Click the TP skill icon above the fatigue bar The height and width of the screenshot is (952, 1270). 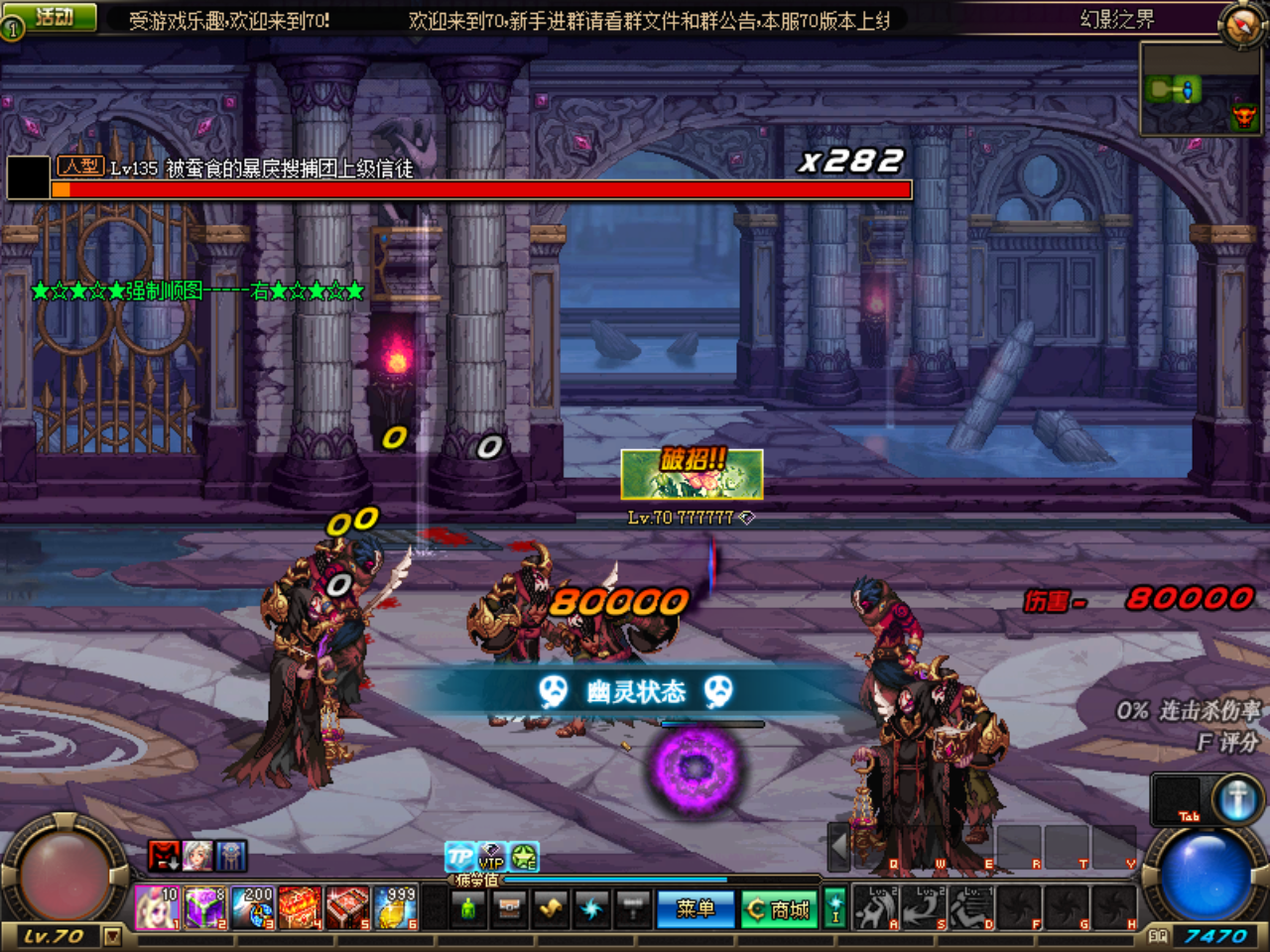[x=457, y=859]
